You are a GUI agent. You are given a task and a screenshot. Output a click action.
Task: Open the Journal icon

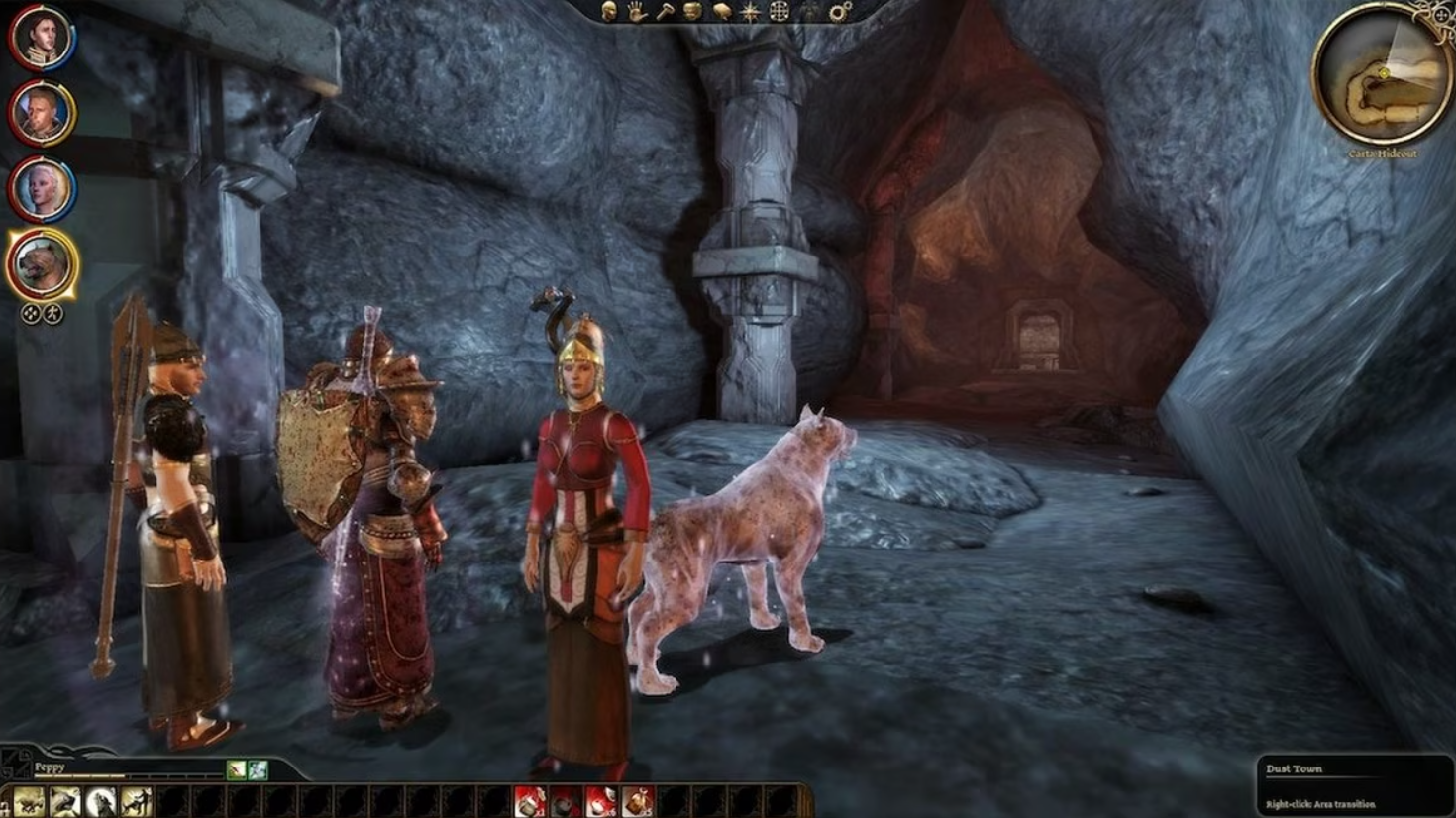point(692,12)
